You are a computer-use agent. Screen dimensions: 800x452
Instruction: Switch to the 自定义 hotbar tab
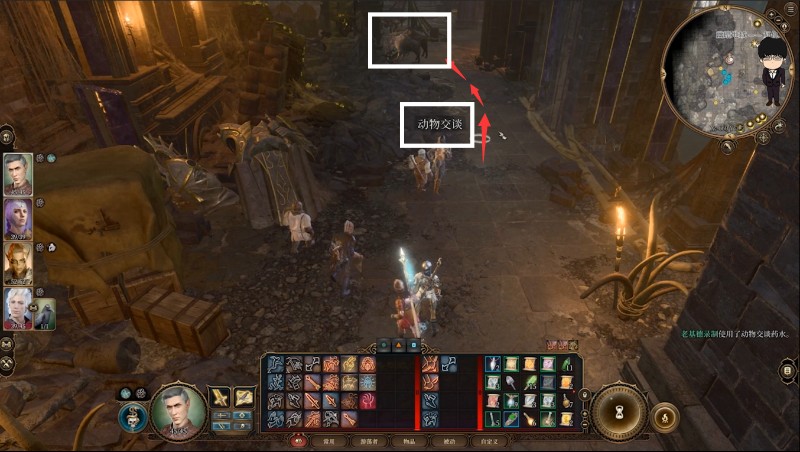click(490, 441)
